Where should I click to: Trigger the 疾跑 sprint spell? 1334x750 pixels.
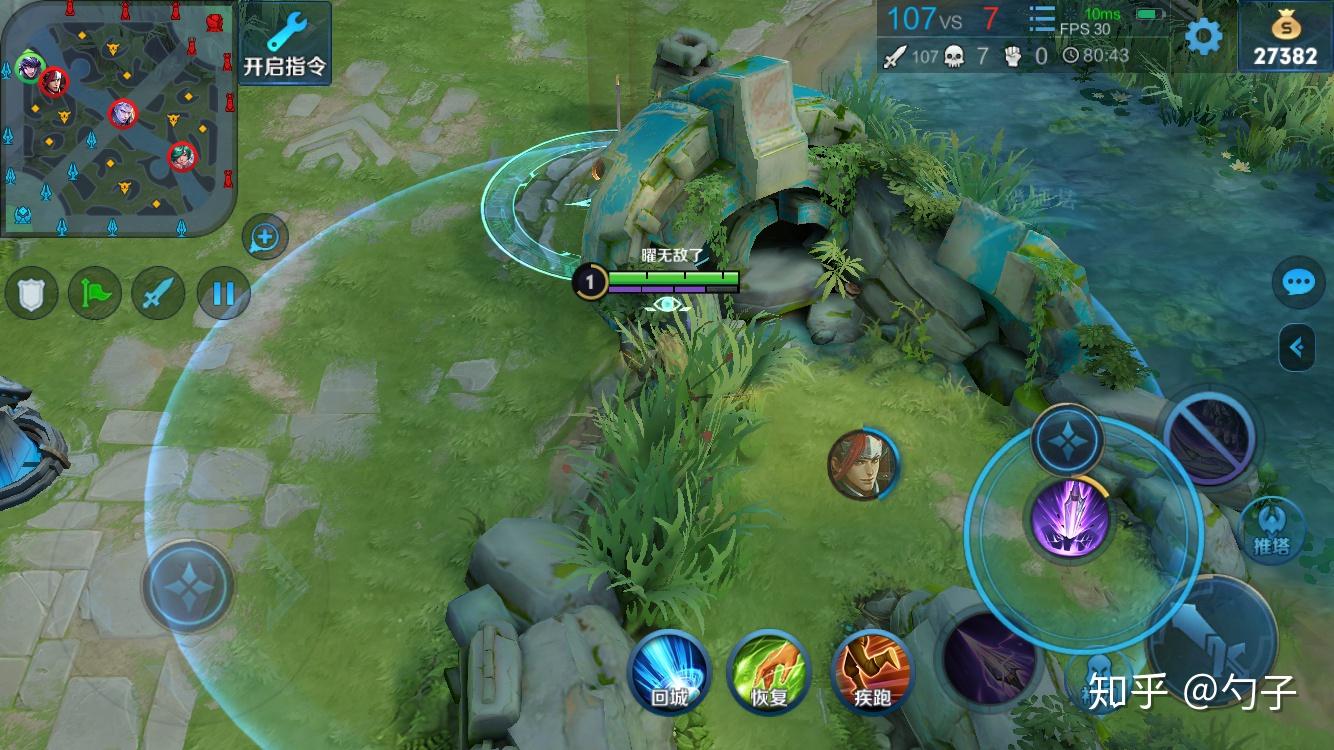[x=872, y=672]
